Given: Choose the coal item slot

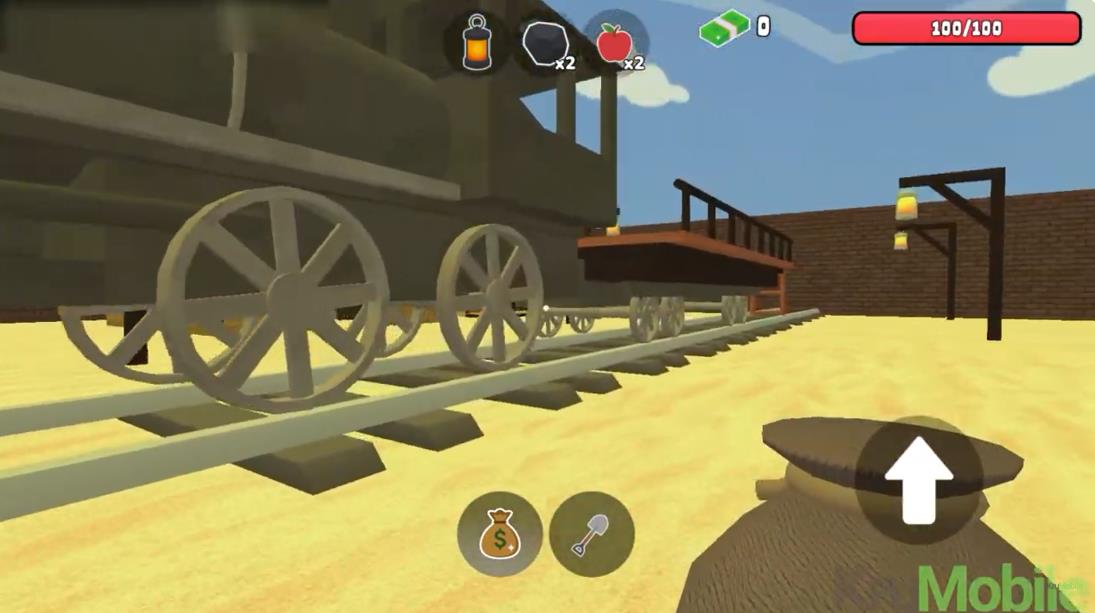Looking at the screenshot, I should [x=546, y=45].
